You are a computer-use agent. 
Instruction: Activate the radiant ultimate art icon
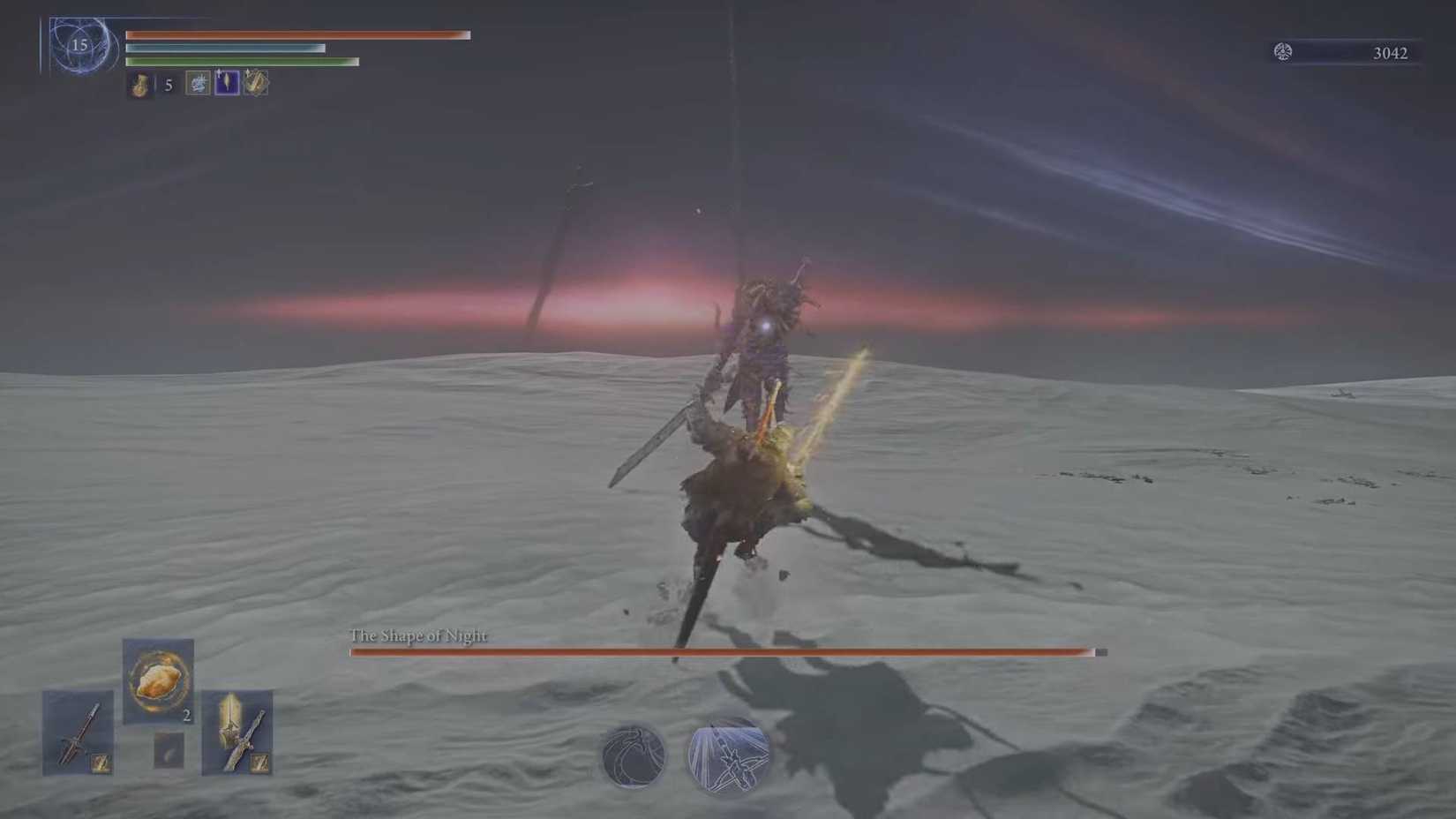click(x=726, y=757)
